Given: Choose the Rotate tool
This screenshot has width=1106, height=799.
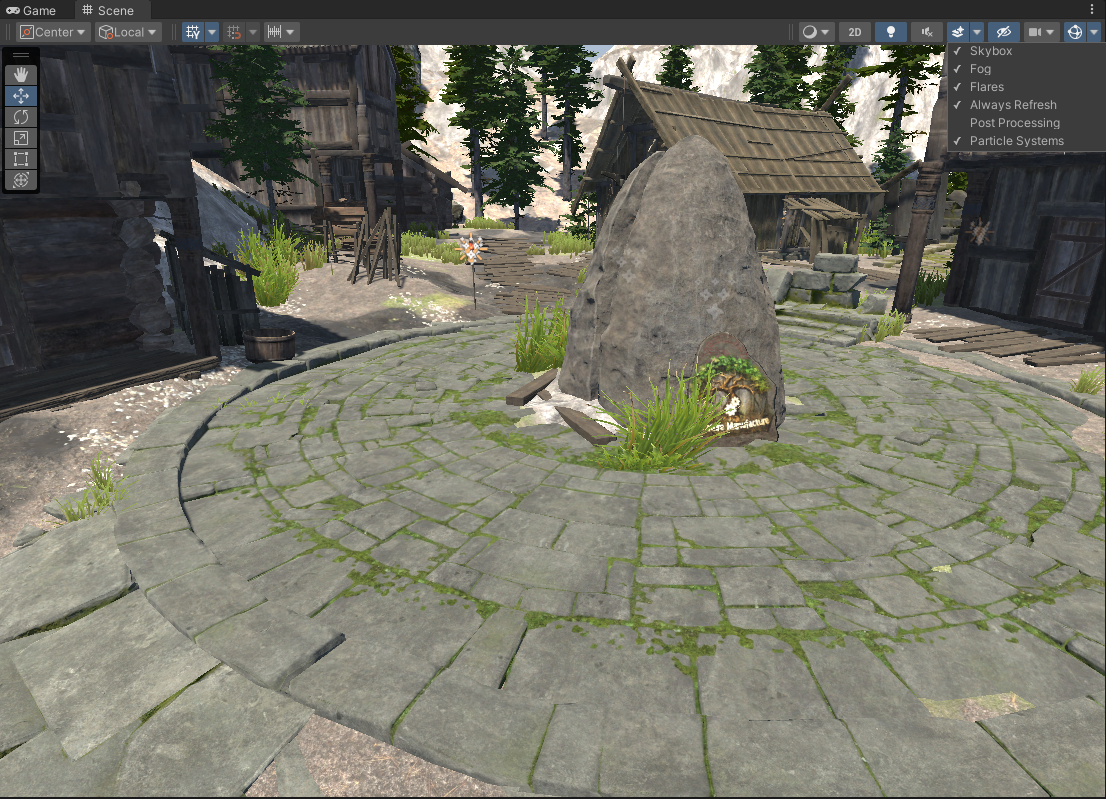Looking at the screenshot, I should [21, 117].
